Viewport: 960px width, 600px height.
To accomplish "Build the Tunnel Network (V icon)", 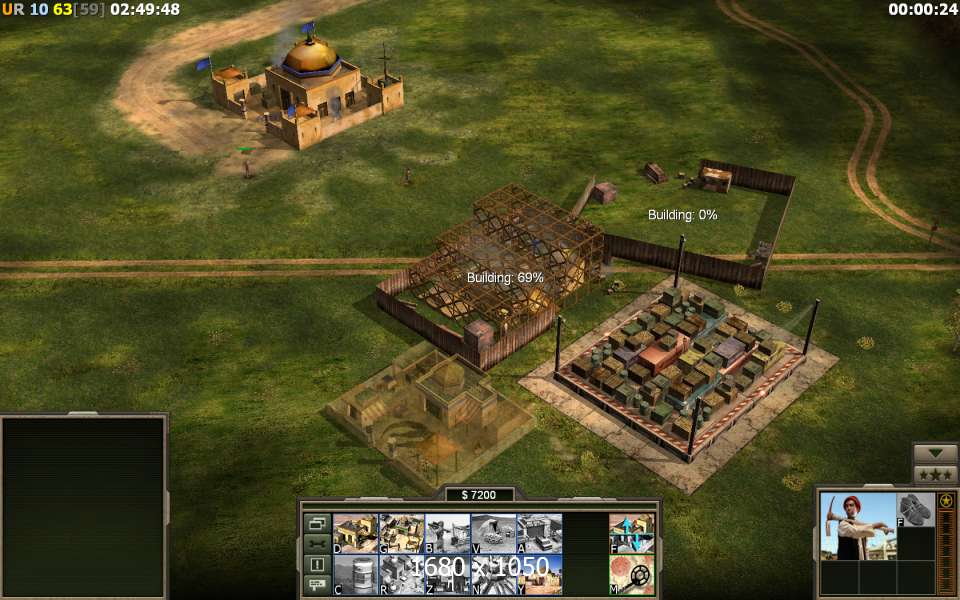I will pyautogui.click(x=493, y=533).
